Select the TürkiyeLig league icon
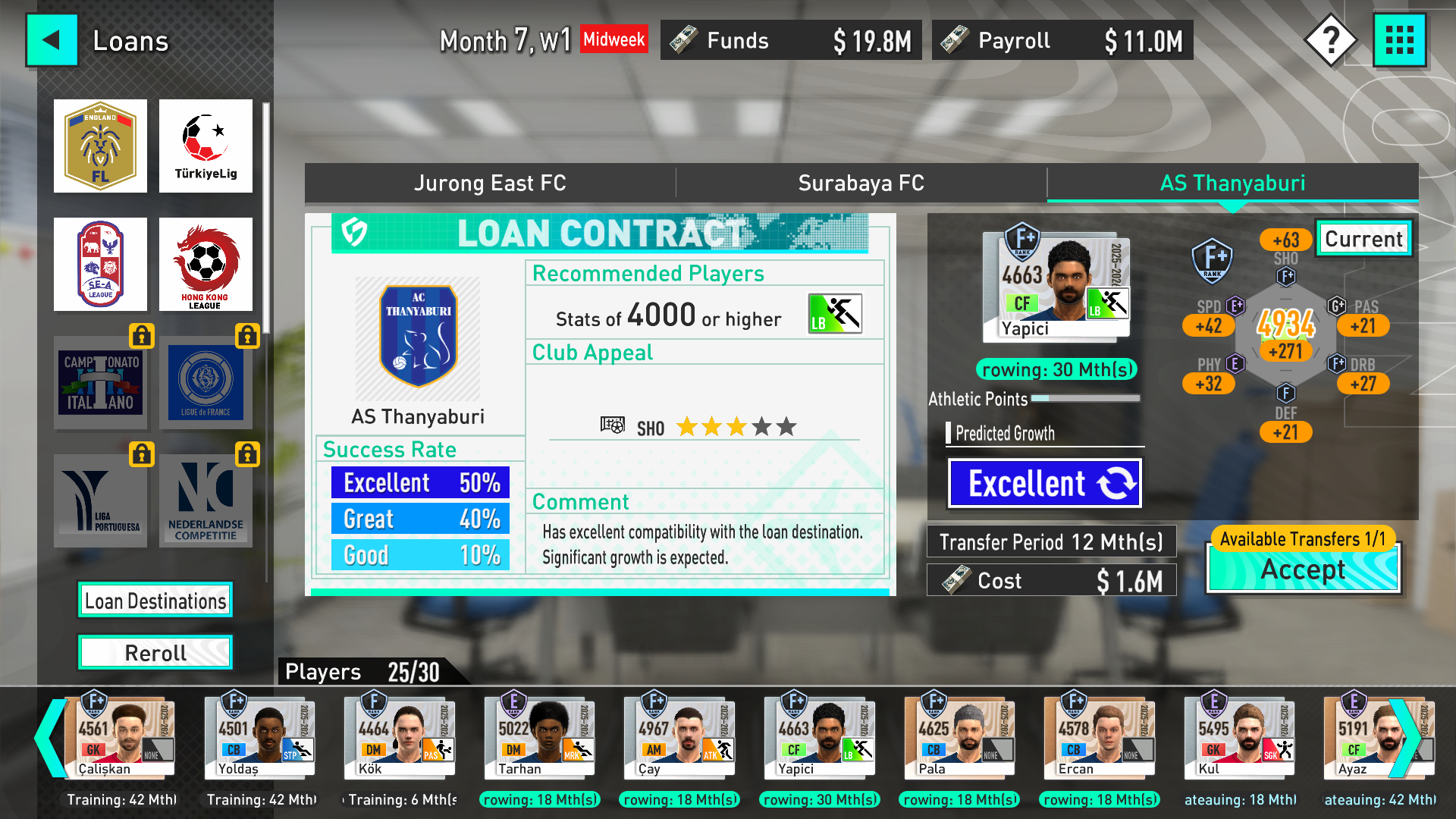 pyautogui.click(x=206, y=146)
